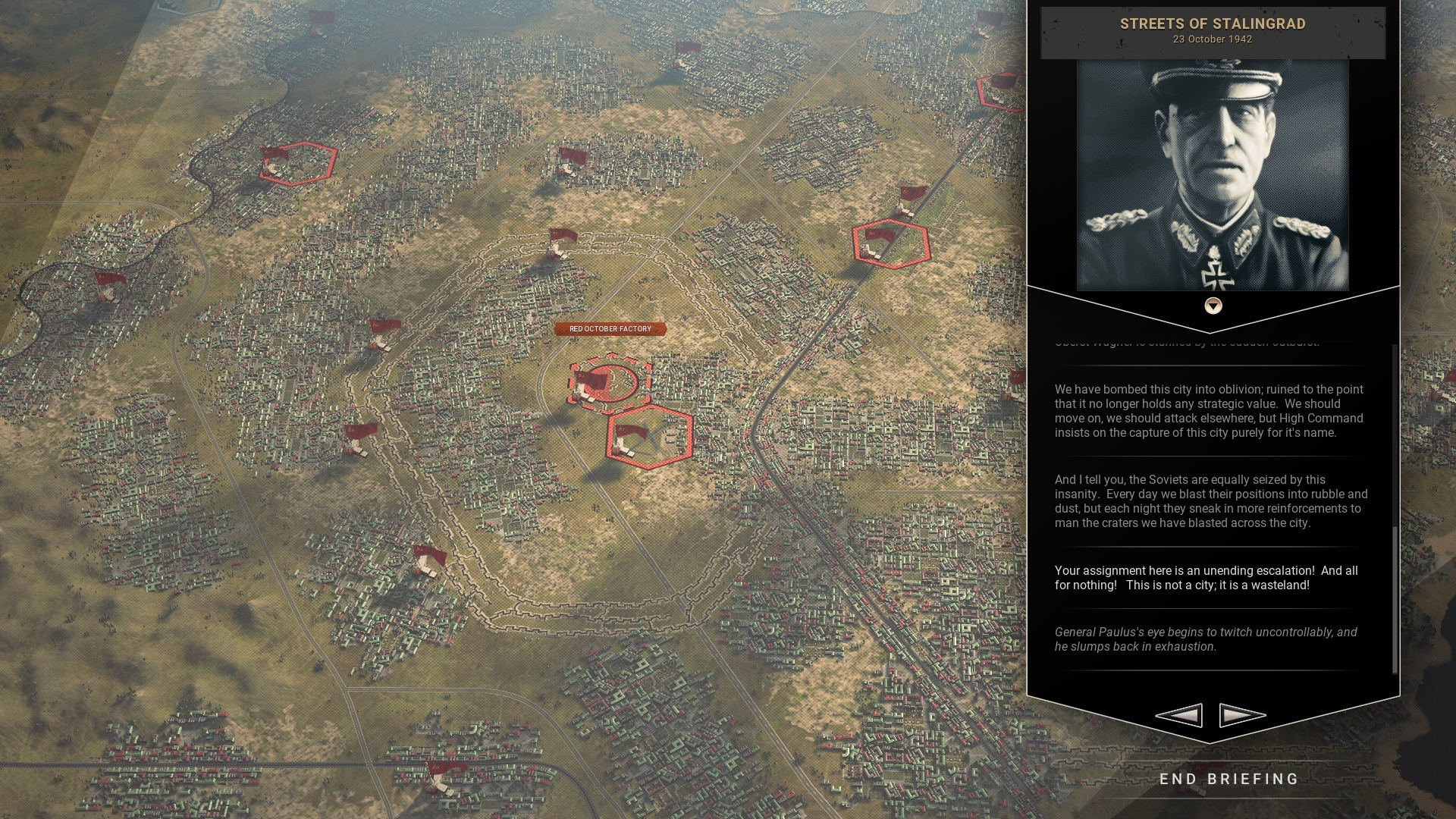End the mission briefing
Image resolution: width=1456 pixels, height=819 pixels.
pyautogui.click(x=1228, y=779)
